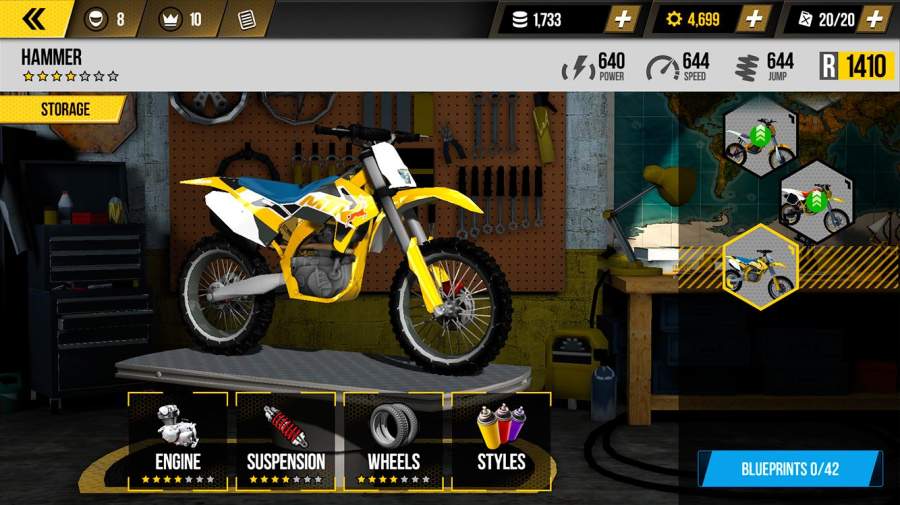Open the helmet counter showing 8

[x=108, y=19]
